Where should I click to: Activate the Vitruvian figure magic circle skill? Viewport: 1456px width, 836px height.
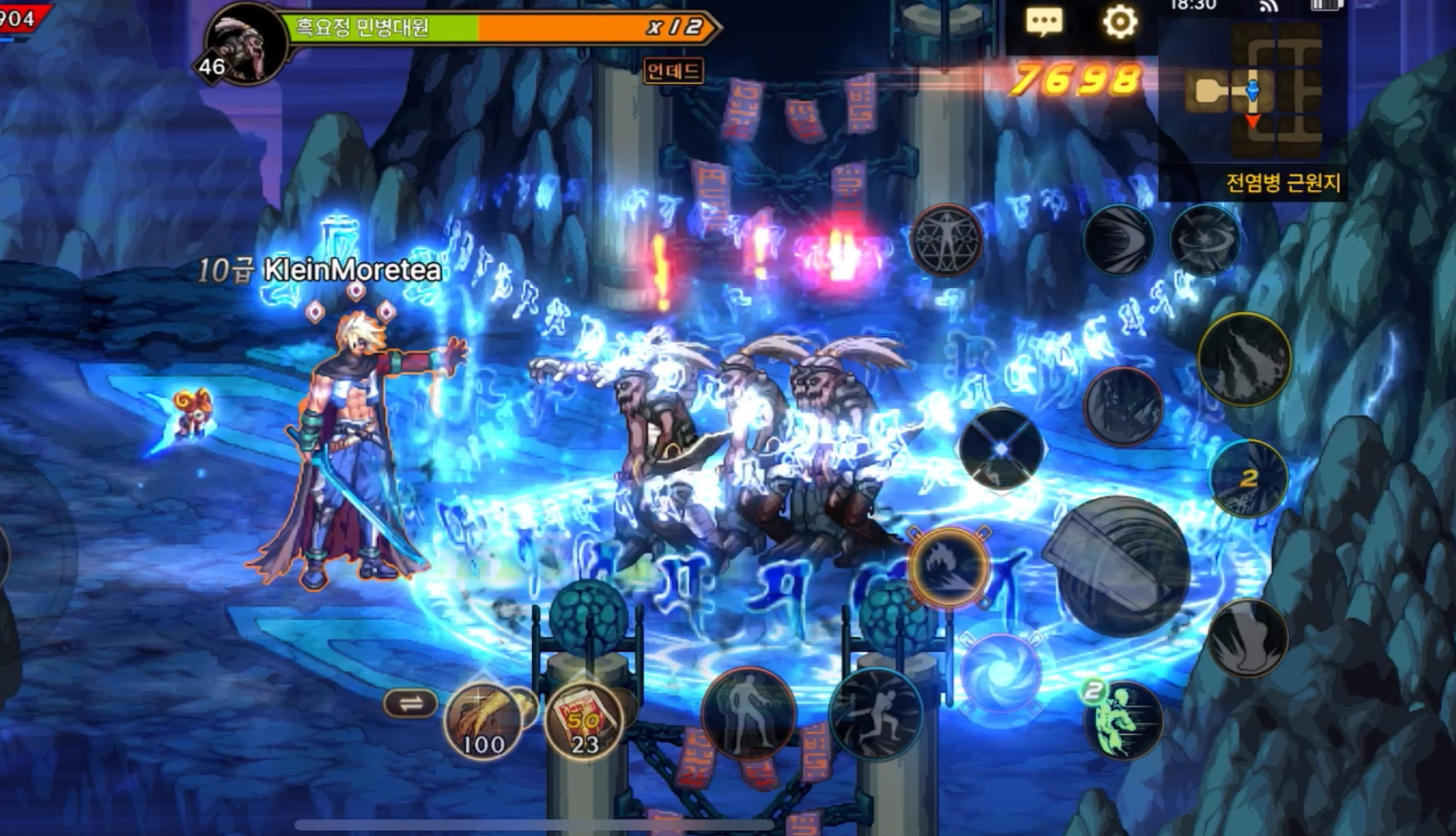coord(947,240)
